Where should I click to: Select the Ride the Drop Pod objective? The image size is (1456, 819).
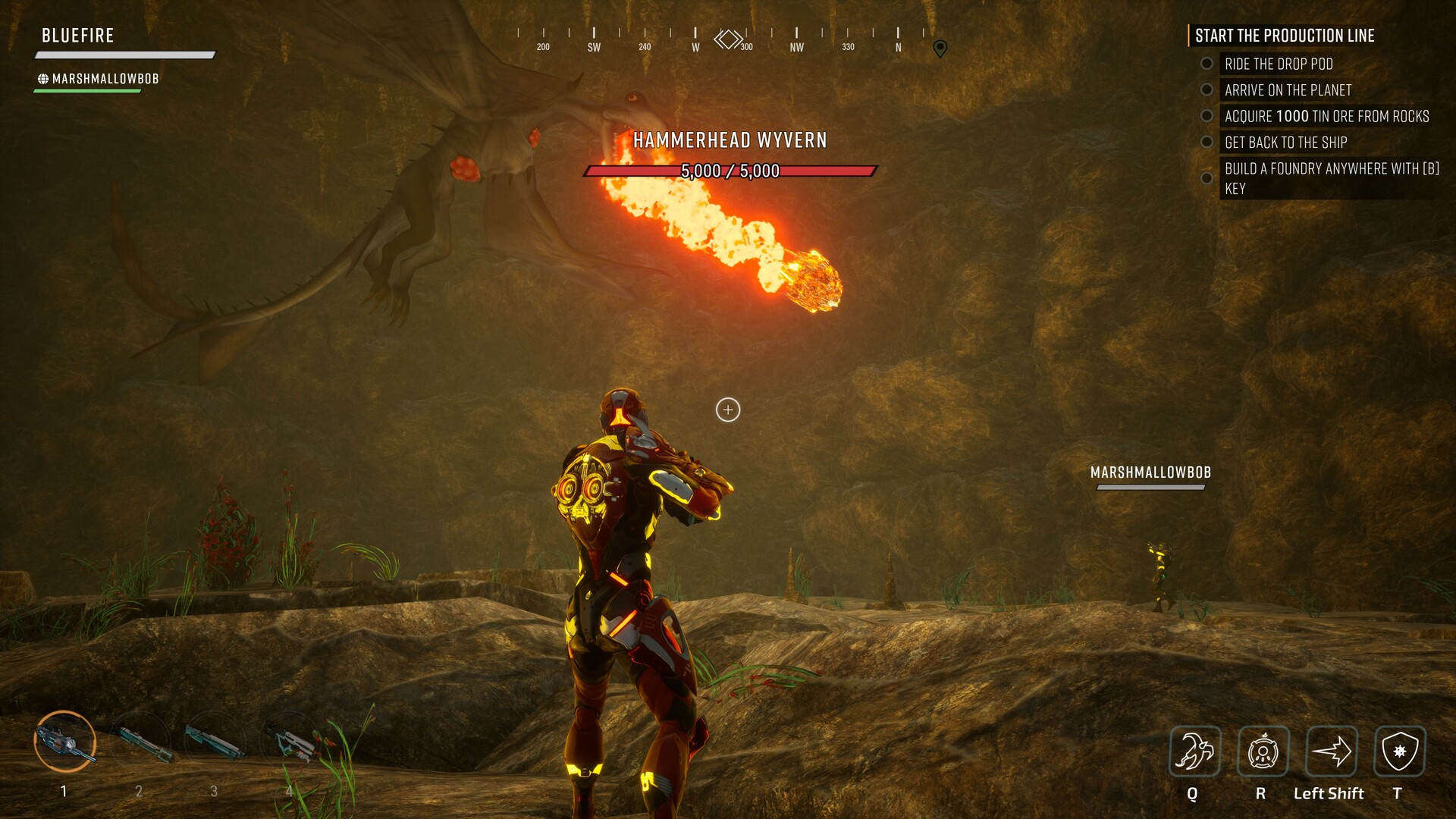(1279, 64)
